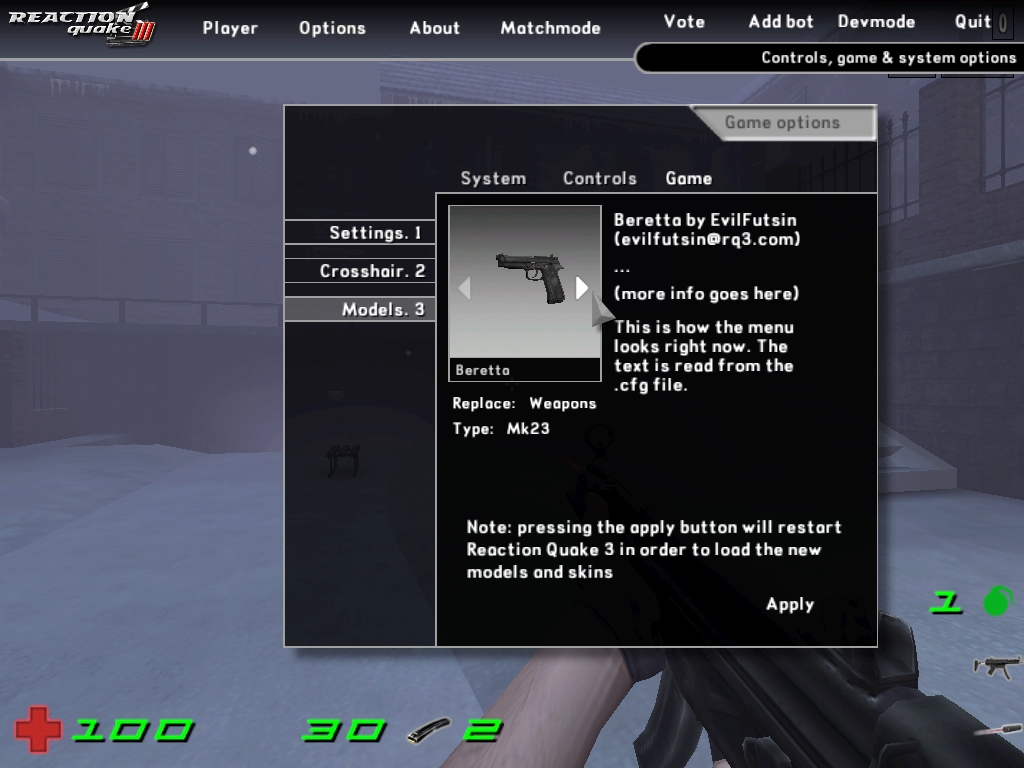Open the Options menu
The image size is (1024, 768).
click(332, 28)
